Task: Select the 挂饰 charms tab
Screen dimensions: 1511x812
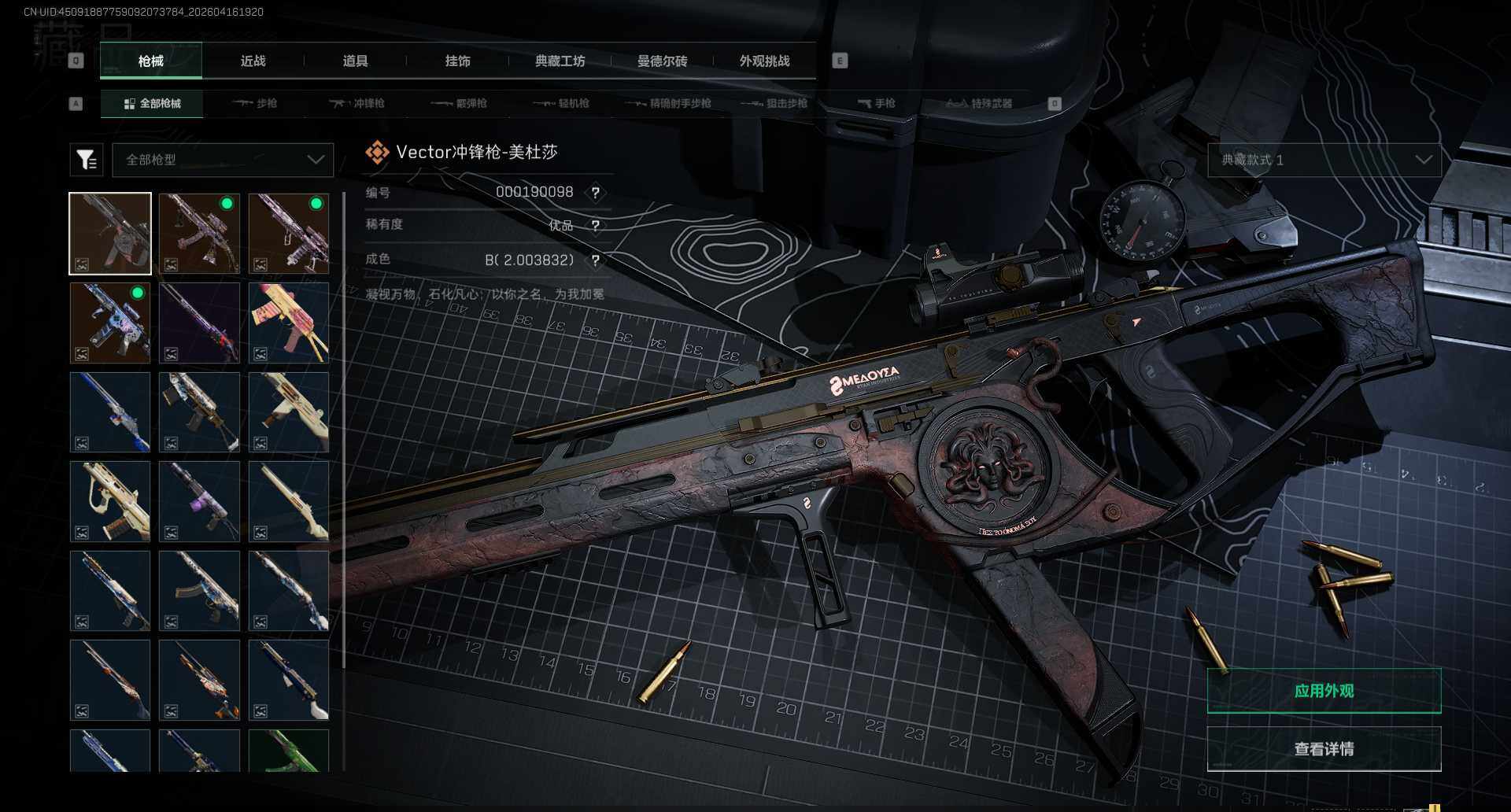Action: click(x=457, y=61)
